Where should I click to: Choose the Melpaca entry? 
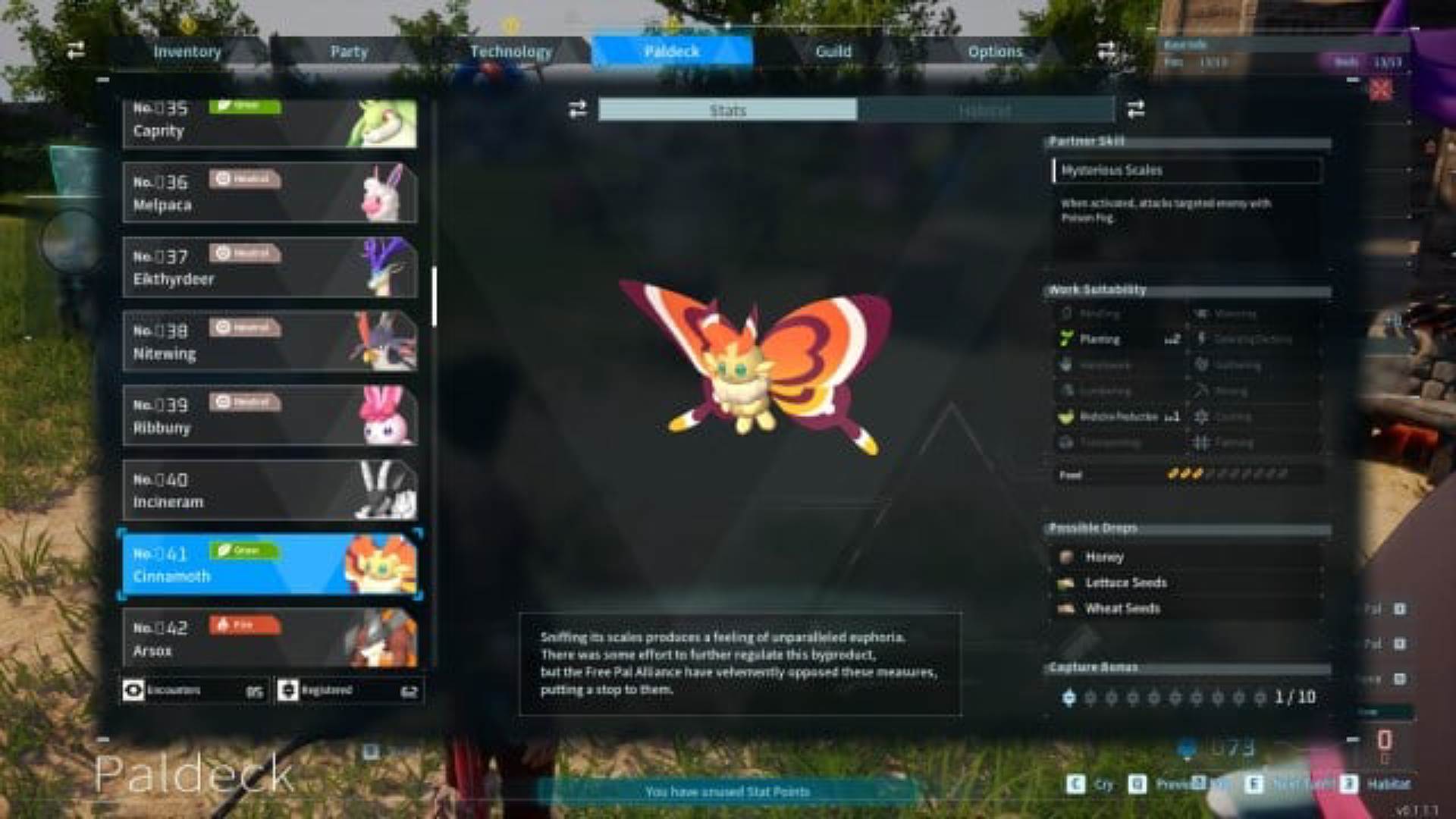pyautogui.click(x=269, y=193)
